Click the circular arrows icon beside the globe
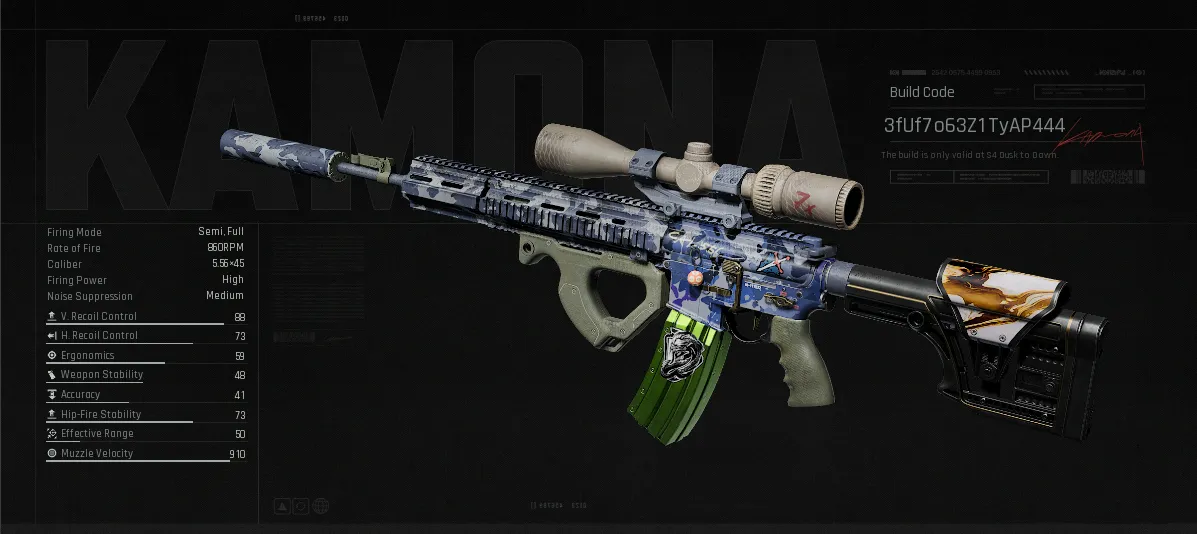The height and width of the screenshot is (534, 1197). coord(301,506)
